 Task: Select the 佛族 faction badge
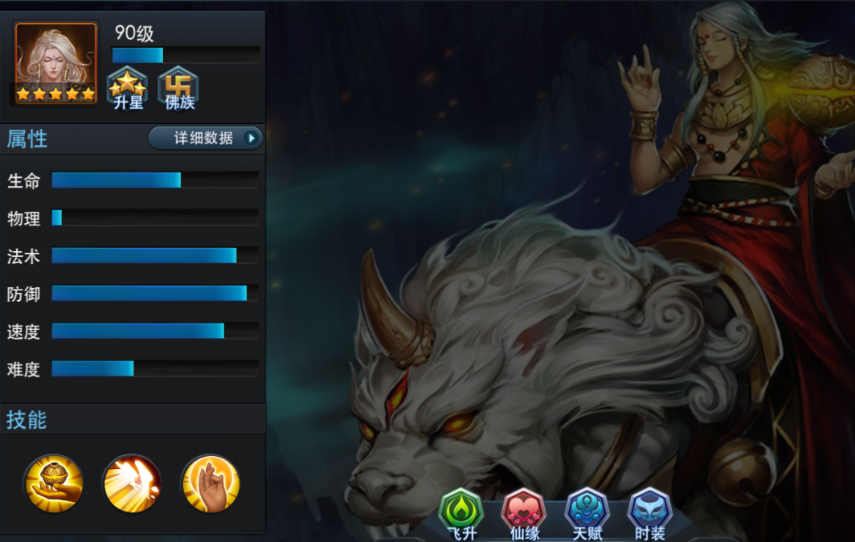(x=178, y=87)
